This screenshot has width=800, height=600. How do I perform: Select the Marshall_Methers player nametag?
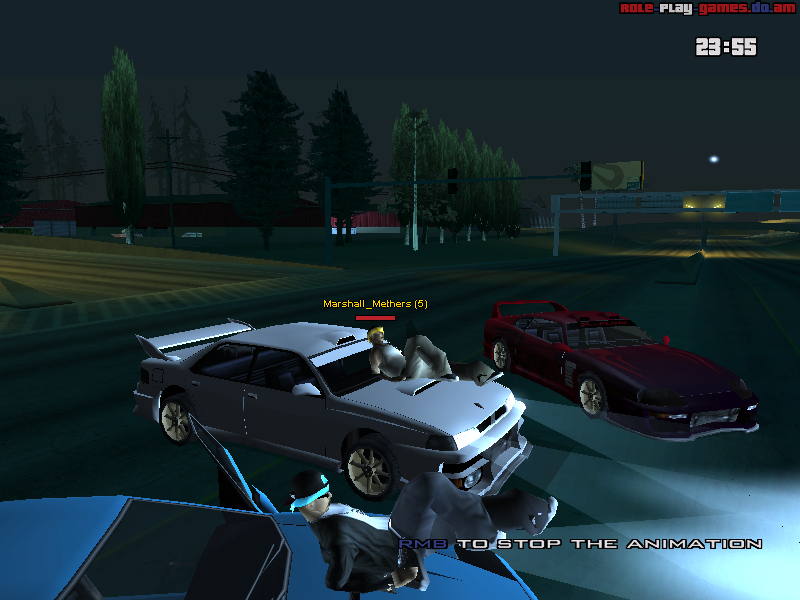[x=375, y=304]
